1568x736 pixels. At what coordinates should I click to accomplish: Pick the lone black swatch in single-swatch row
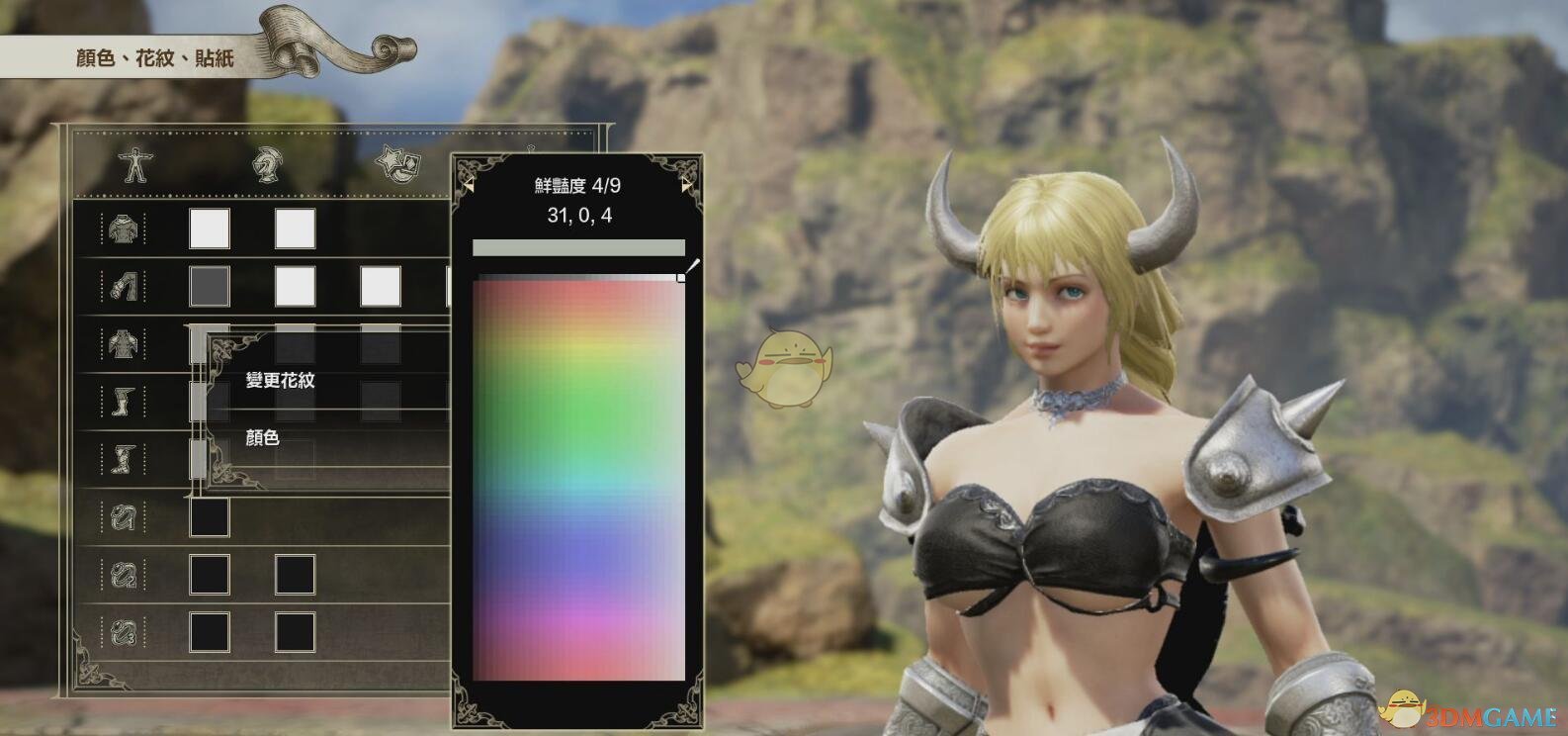point(210,517)
